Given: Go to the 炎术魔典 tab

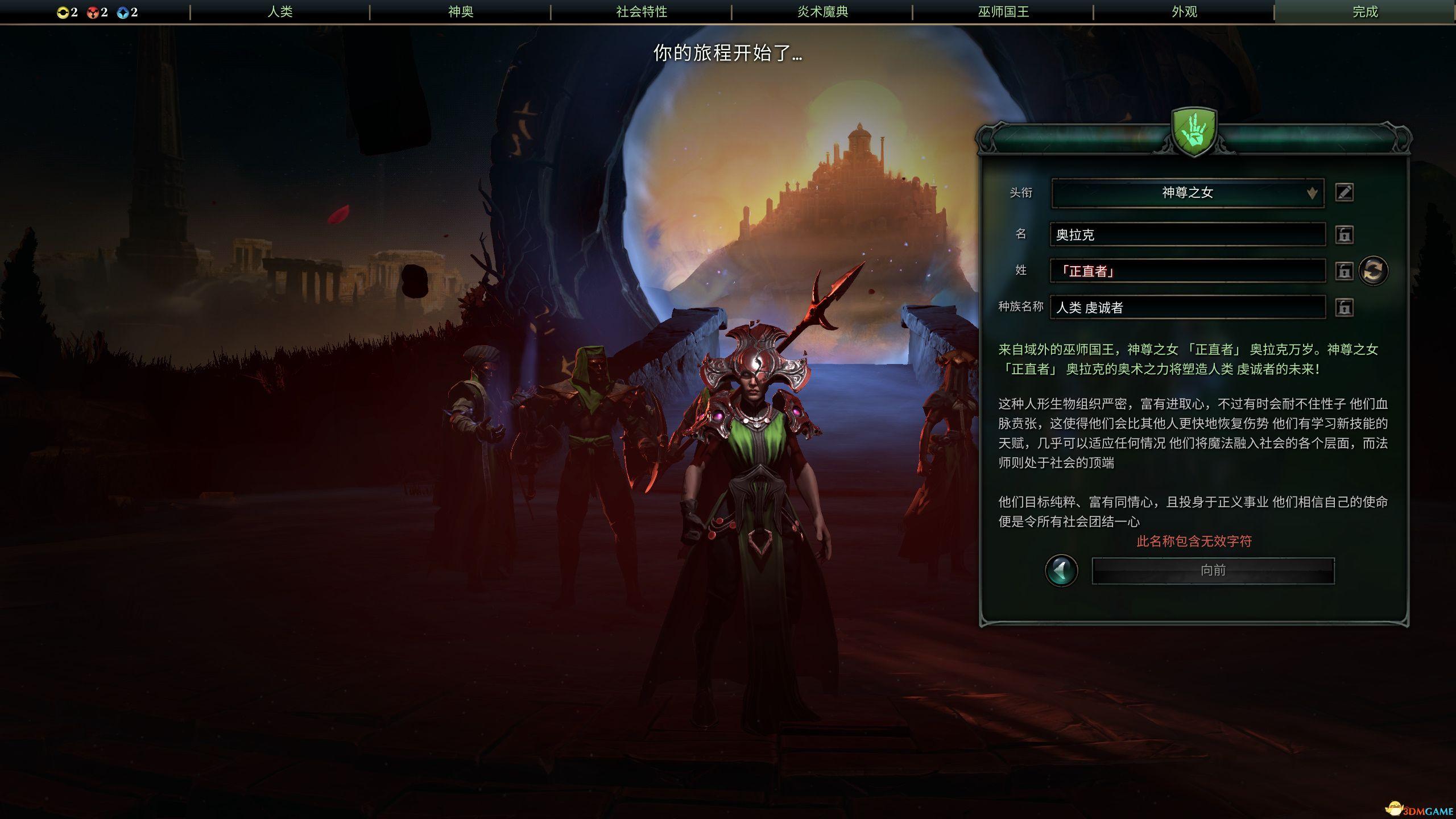Looking at the screenshot, I should click(822, 11).
